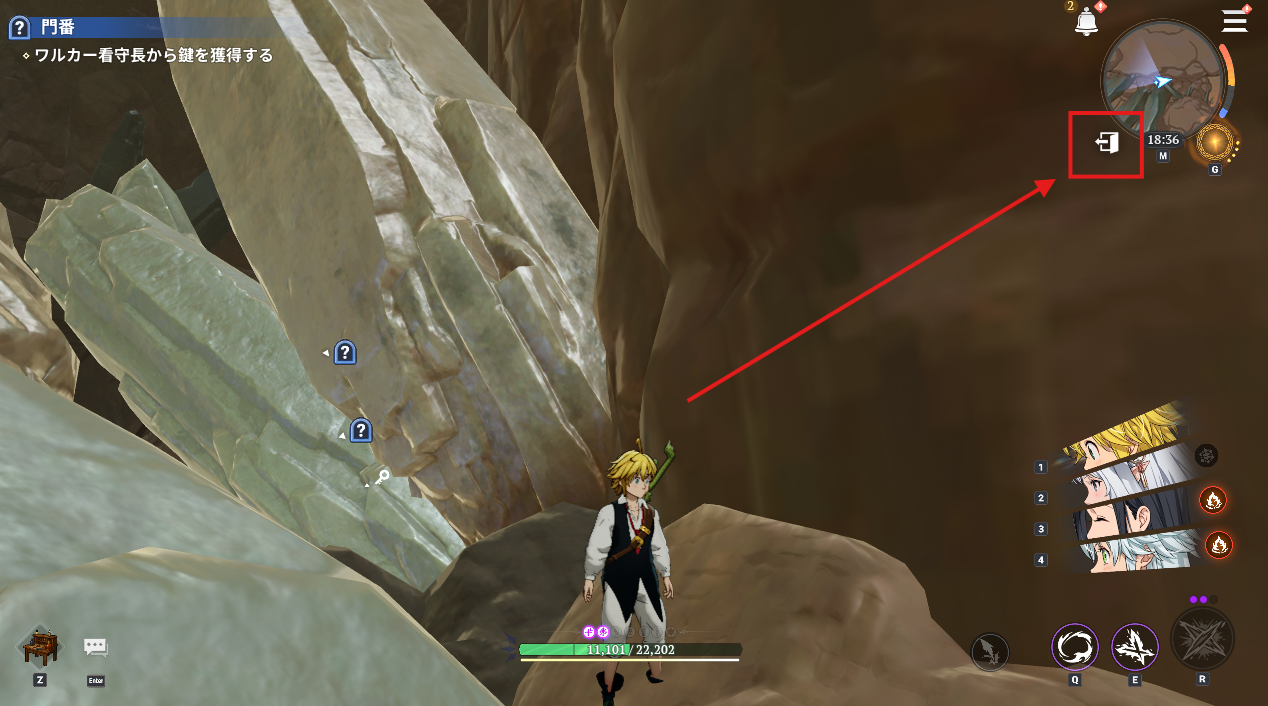Screen dimensions: 1268x706
Task: Click the upper blue question-mark quest marker
Action: click(x=345, y=352)
